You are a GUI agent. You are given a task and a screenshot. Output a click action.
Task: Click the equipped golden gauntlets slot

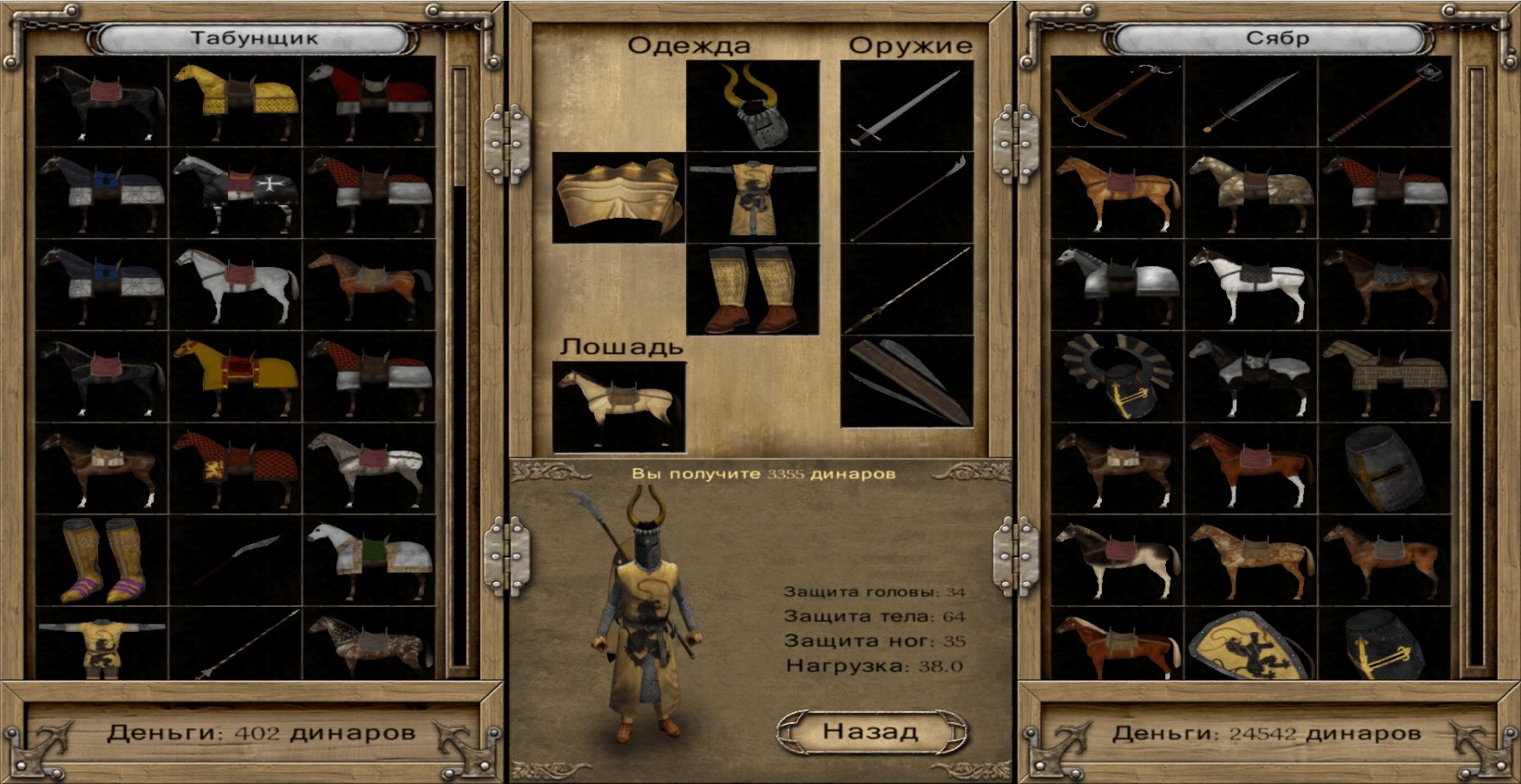pyautogui.click(x=619, y=198)
